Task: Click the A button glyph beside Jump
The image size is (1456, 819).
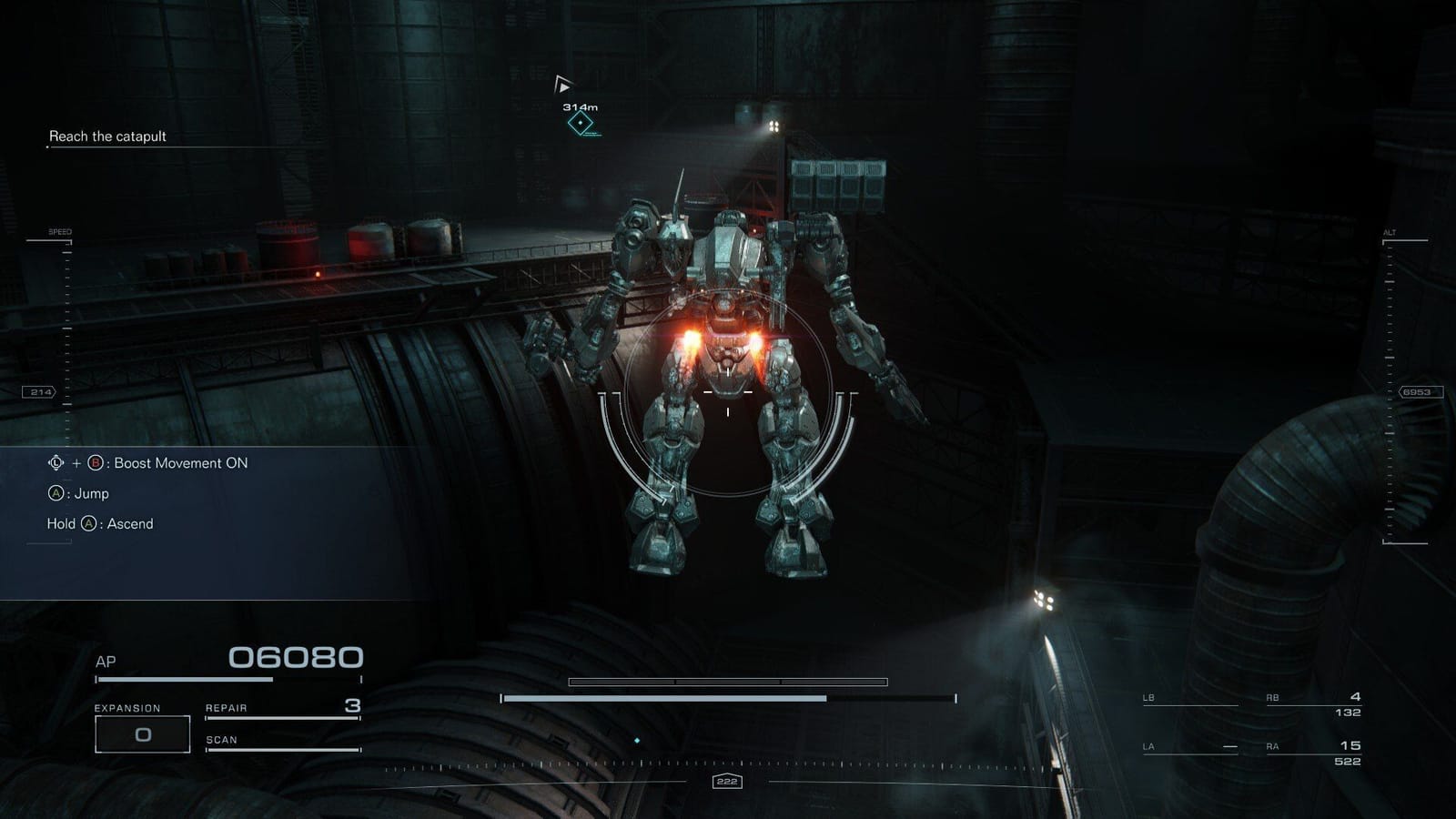Action: pos(56,493)
